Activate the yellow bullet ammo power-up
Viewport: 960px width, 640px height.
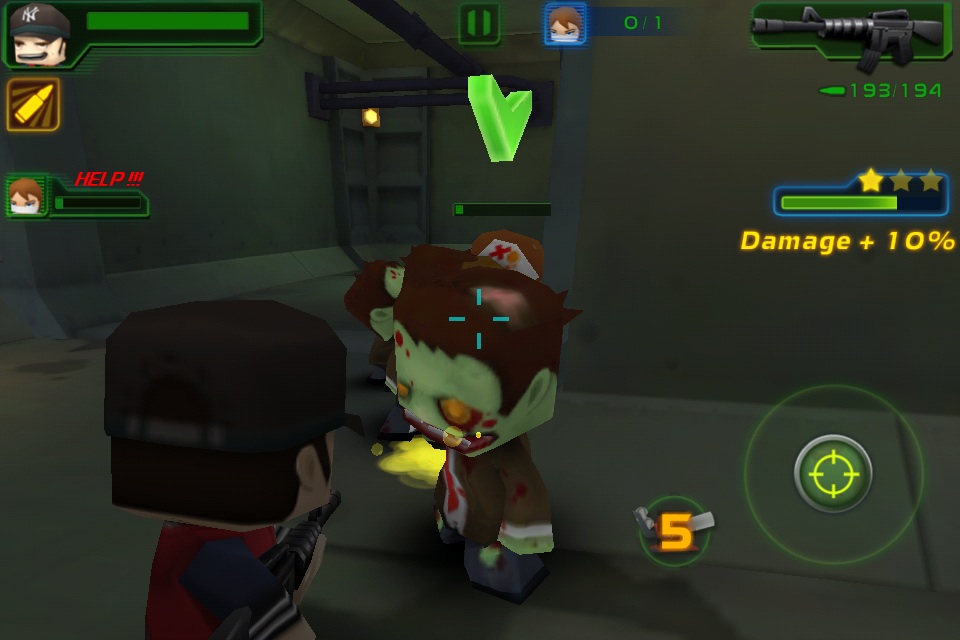33,105
